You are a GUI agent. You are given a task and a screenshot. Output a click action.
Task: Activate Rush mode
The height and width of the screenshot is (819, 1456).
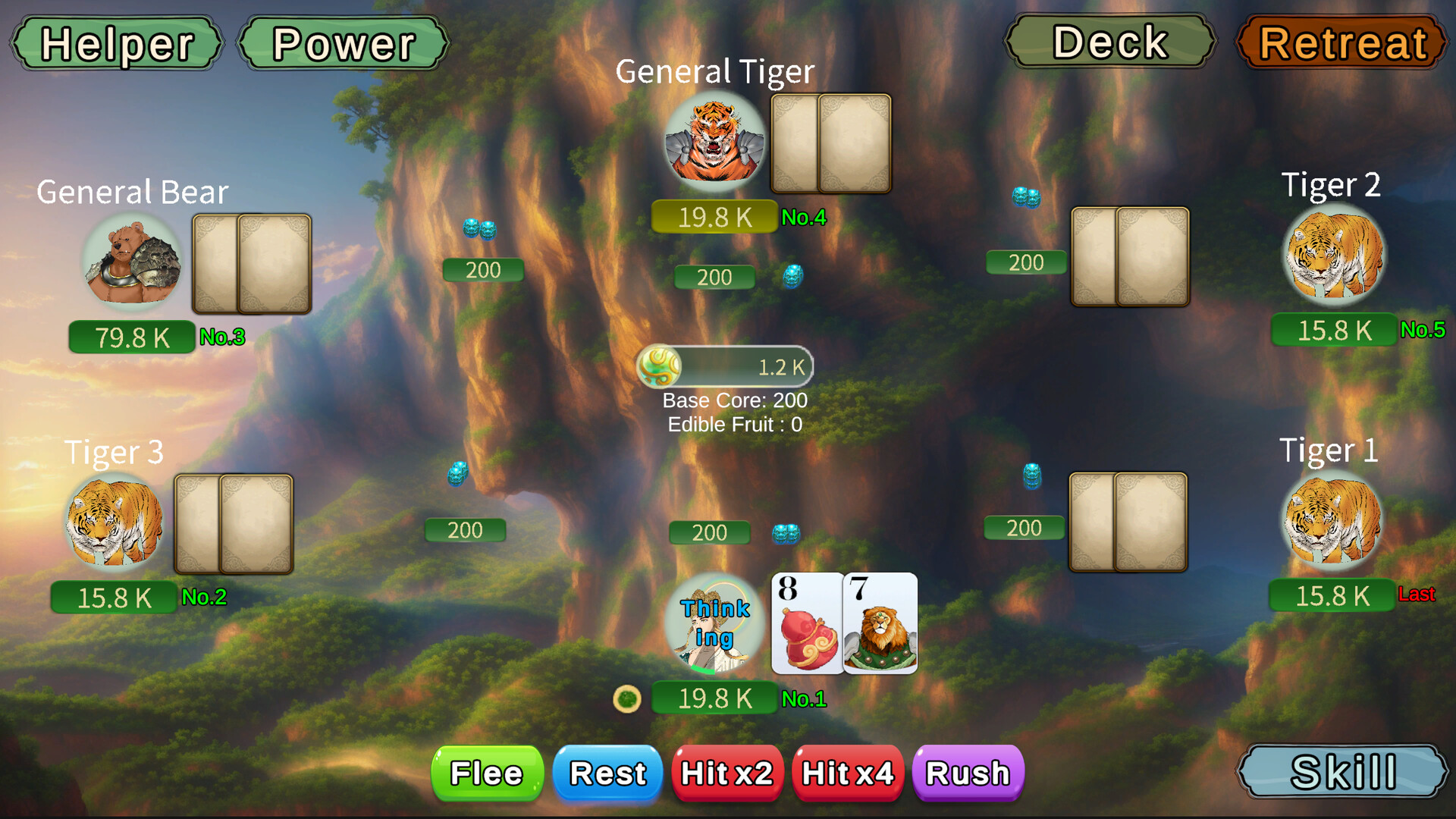tap(968, 773)
